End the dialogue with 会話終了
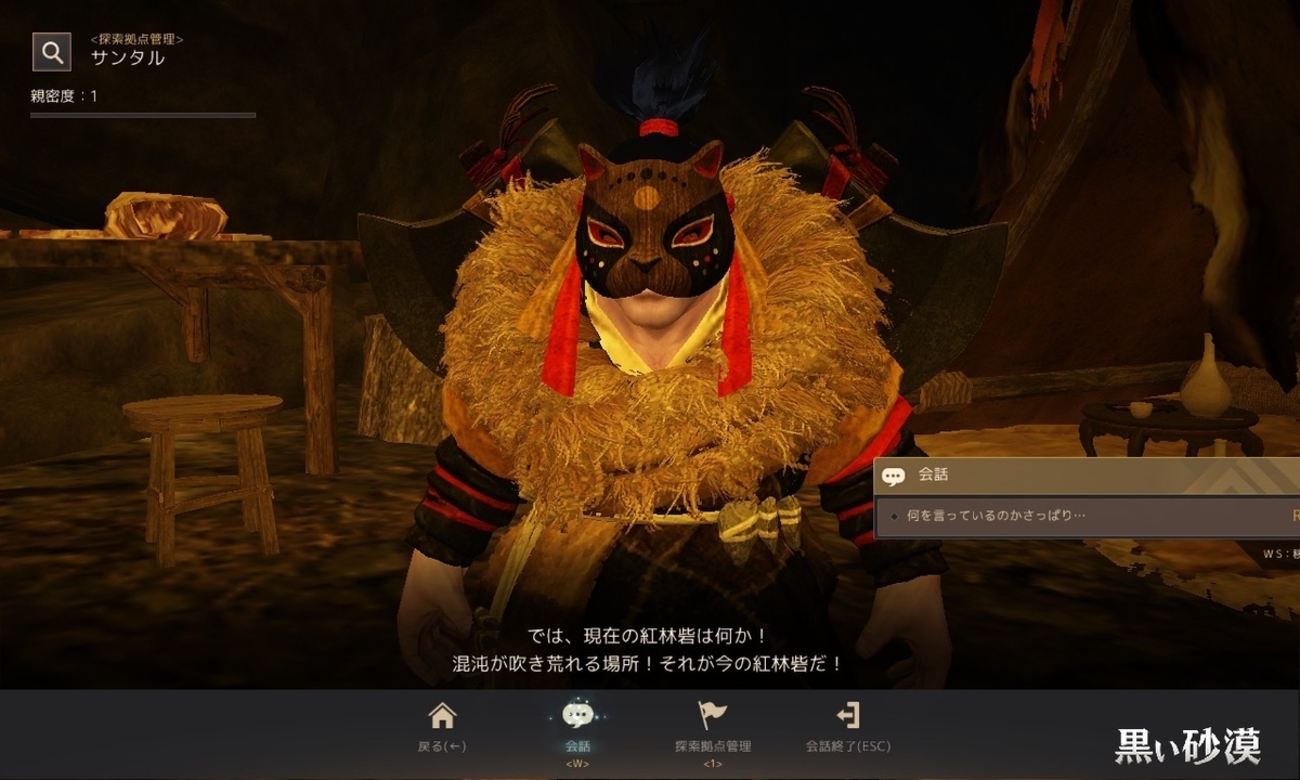 pyautogui.click(x=847, y=727)
